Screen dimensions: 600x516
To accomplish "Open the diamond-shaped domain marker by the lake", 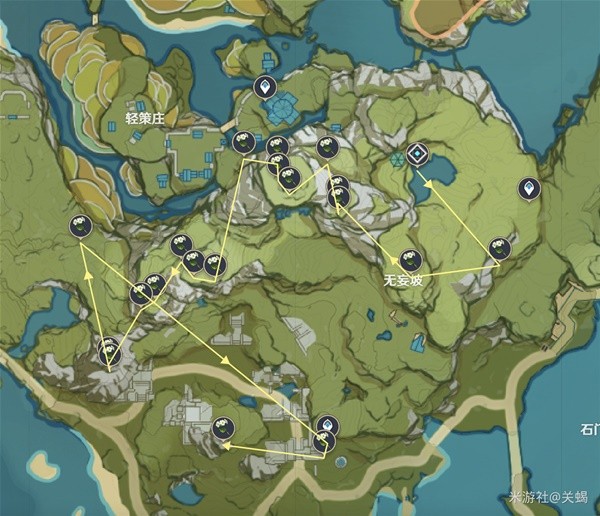I will (x=417, y=154).
